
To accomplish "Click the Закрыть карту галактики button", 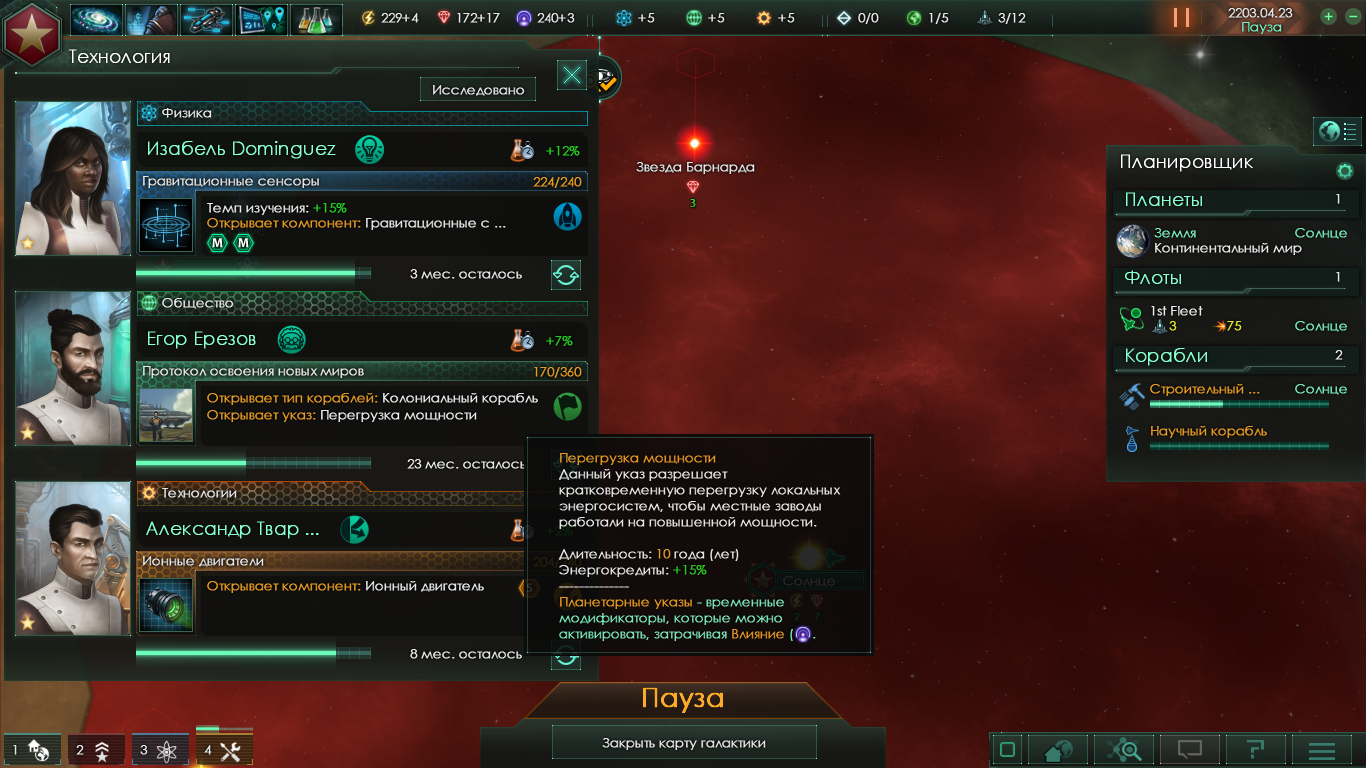I will point(684,743).
